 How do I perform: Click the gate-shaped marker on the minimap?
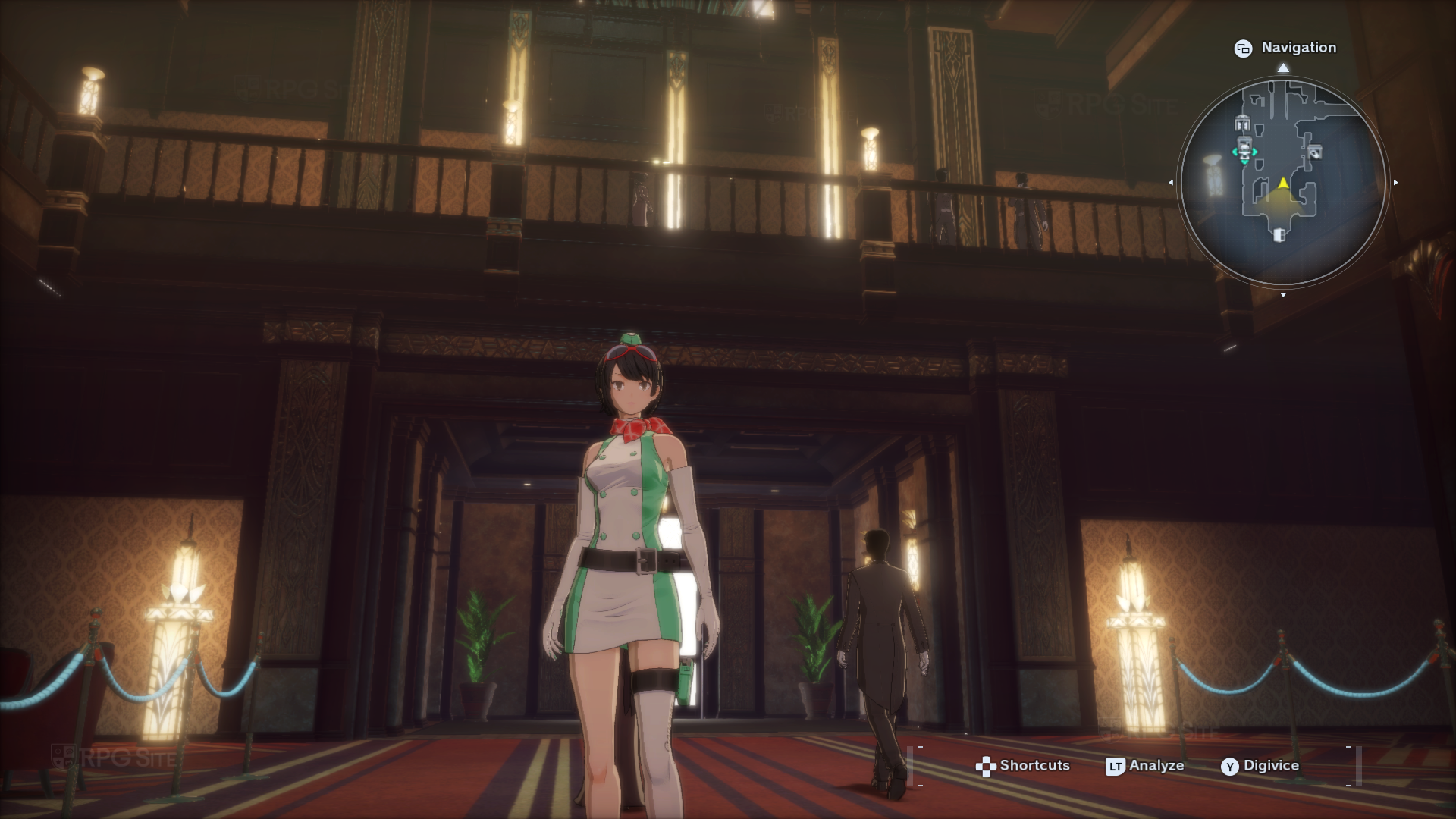(x=1241, y=124)
